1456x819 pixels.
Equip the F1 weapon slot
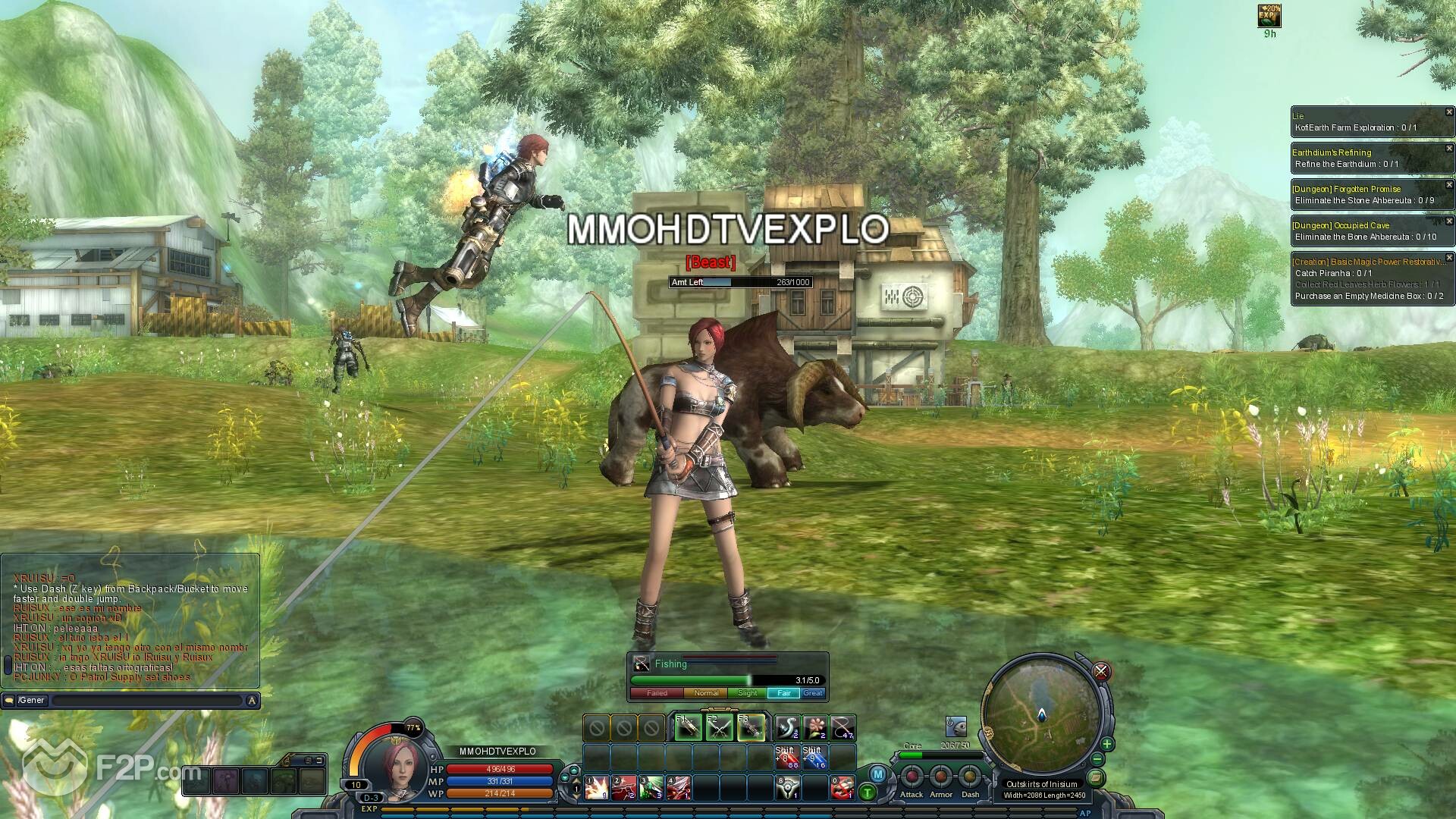688,728
